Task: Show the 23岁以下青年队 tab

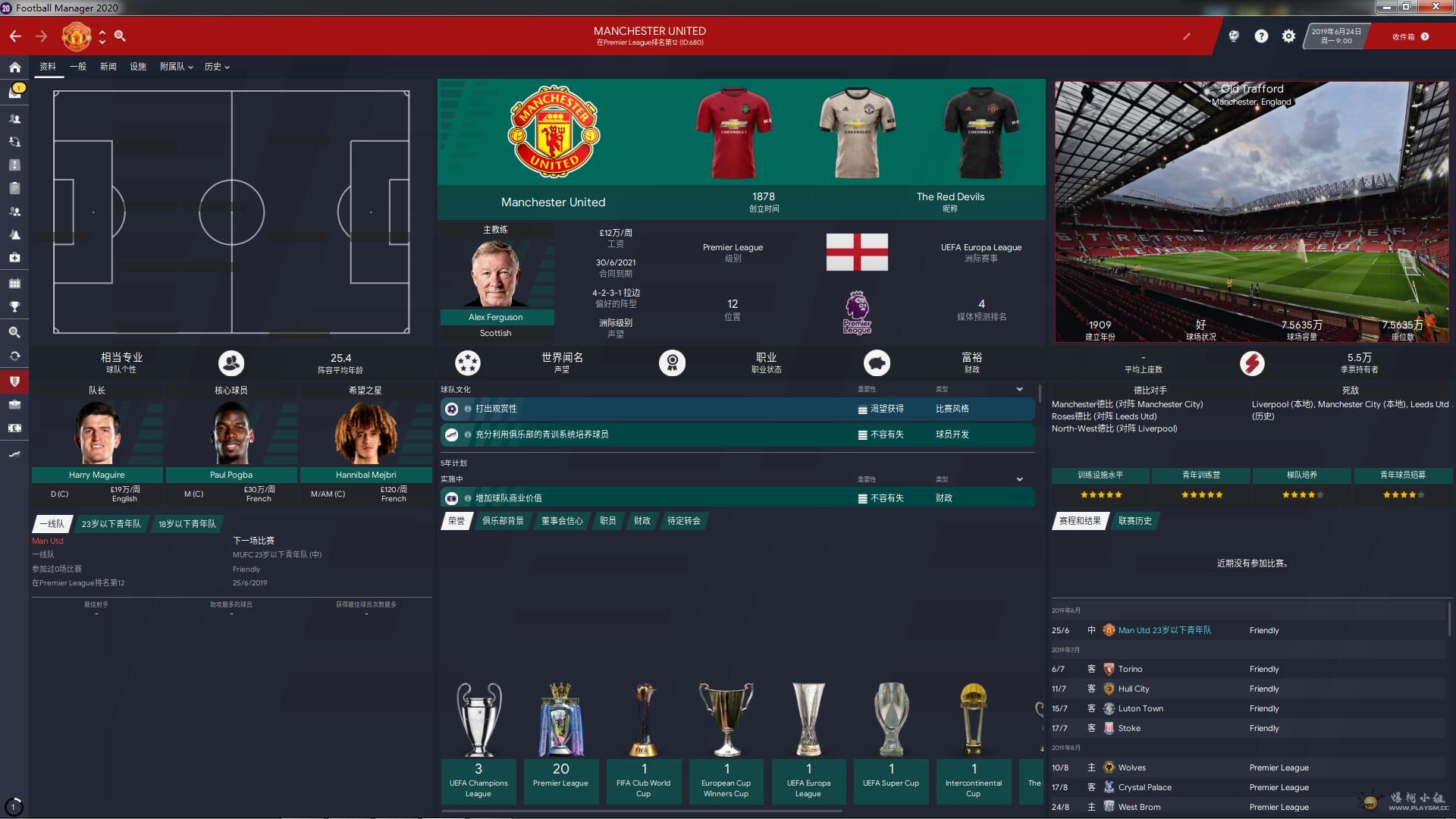Action: [x=111, y=524]
